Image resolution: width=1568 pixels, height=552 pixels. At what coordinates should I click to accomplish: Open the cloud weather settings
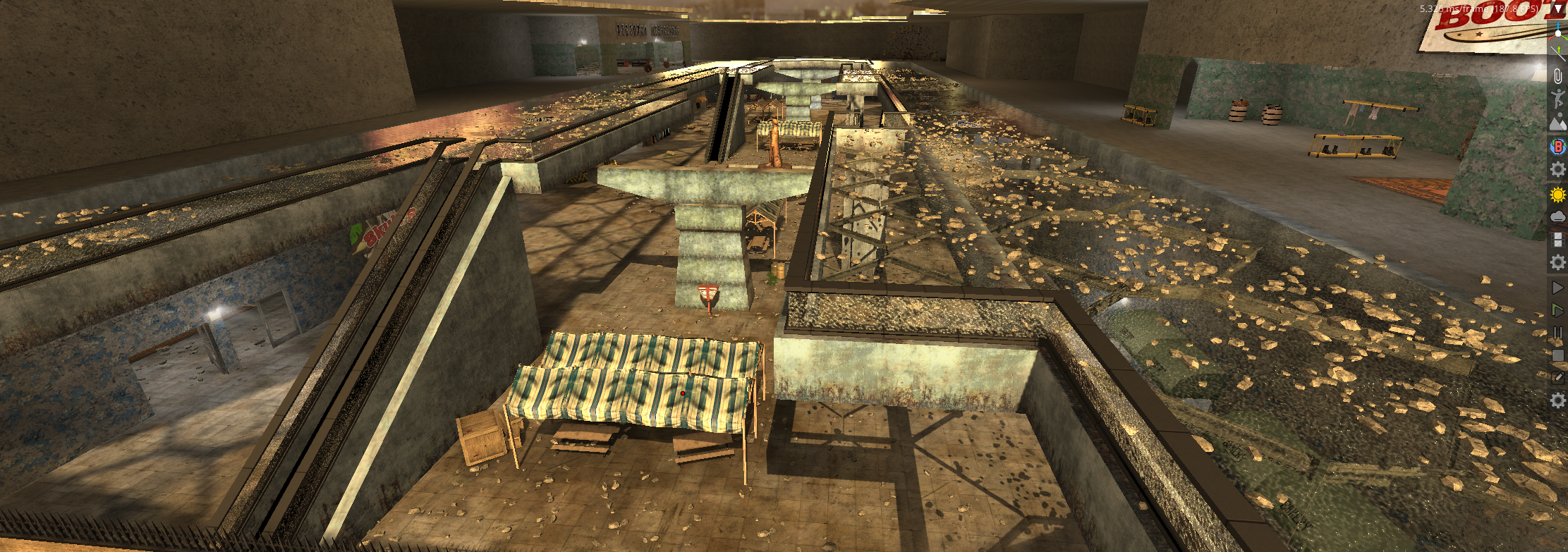click(x=1558, y=216)
